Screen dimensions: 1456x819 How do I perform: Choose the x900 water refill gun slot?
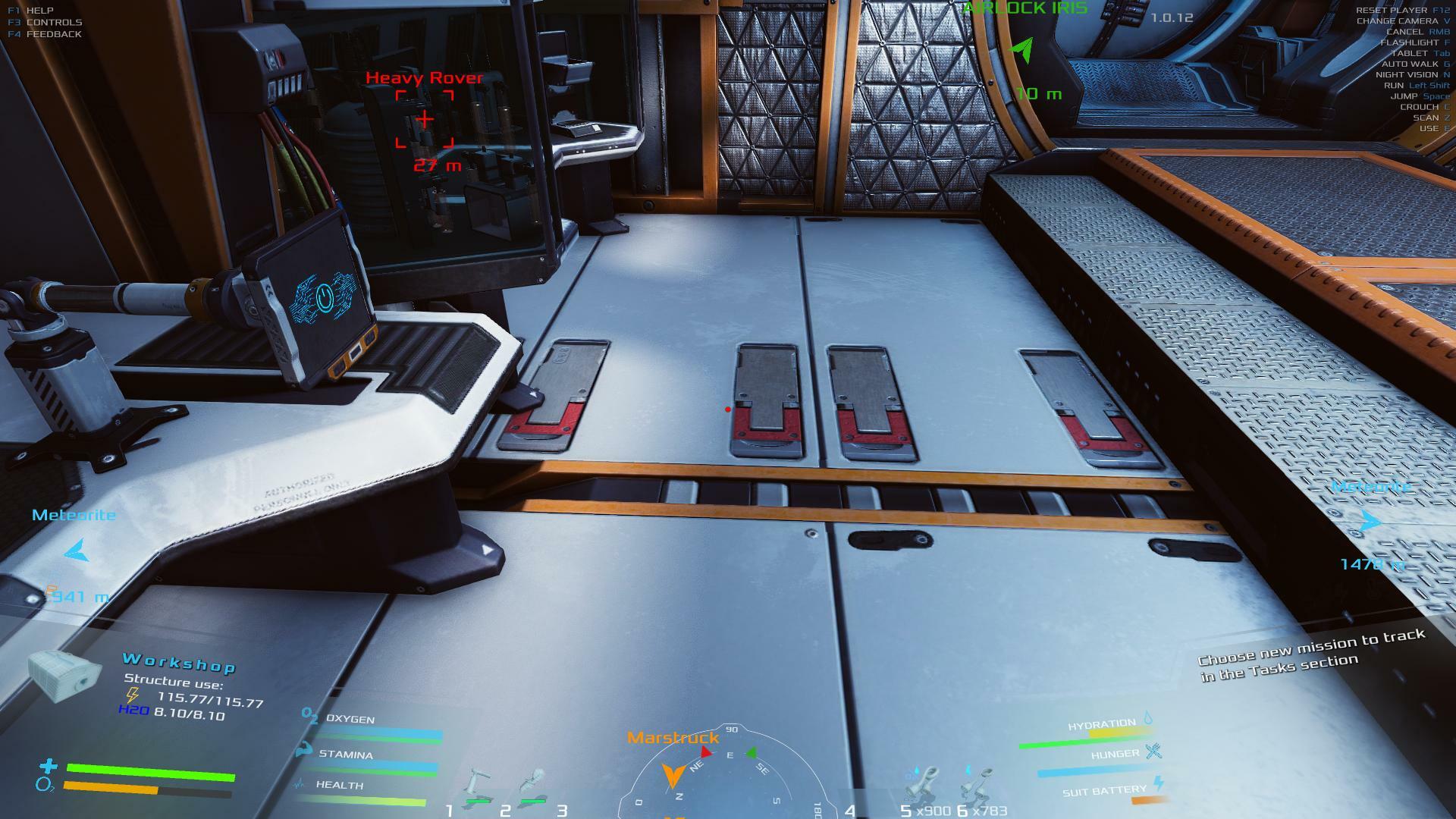pyautogui.click(x=924, y=789)
